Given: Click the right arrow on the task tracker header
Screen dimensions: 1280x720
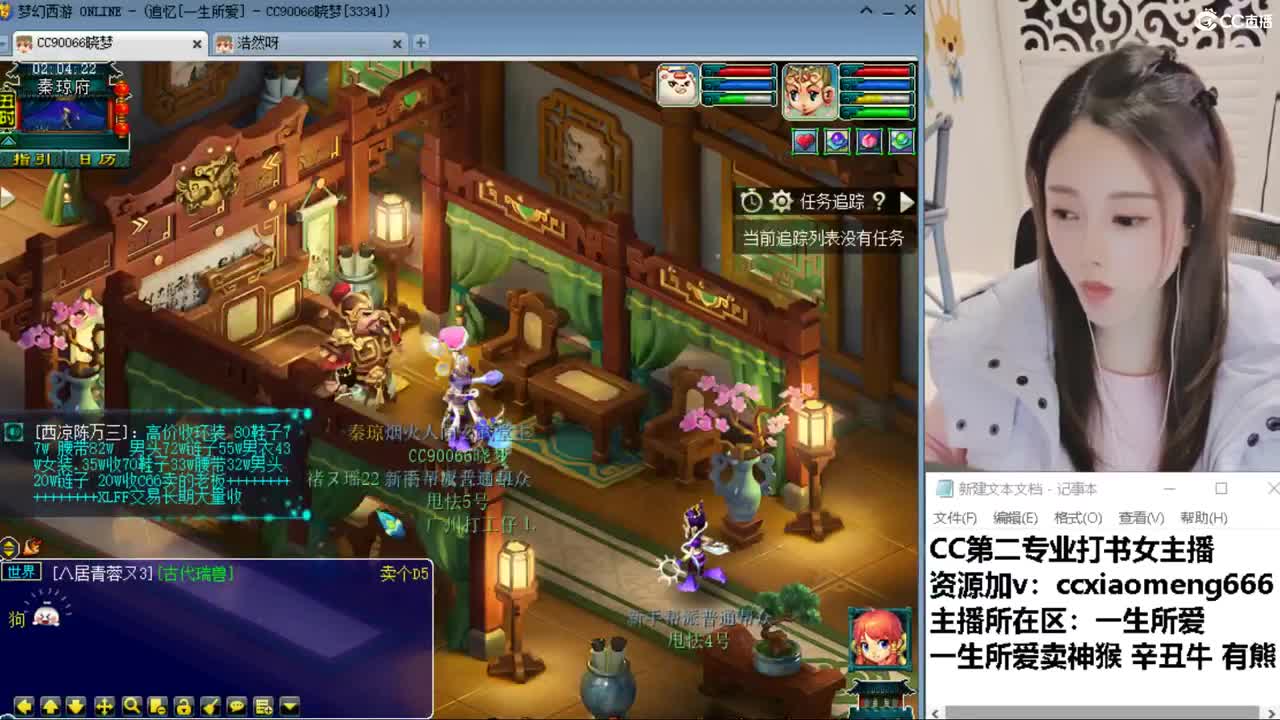Looking at the screenshot, I should point(907,201).
